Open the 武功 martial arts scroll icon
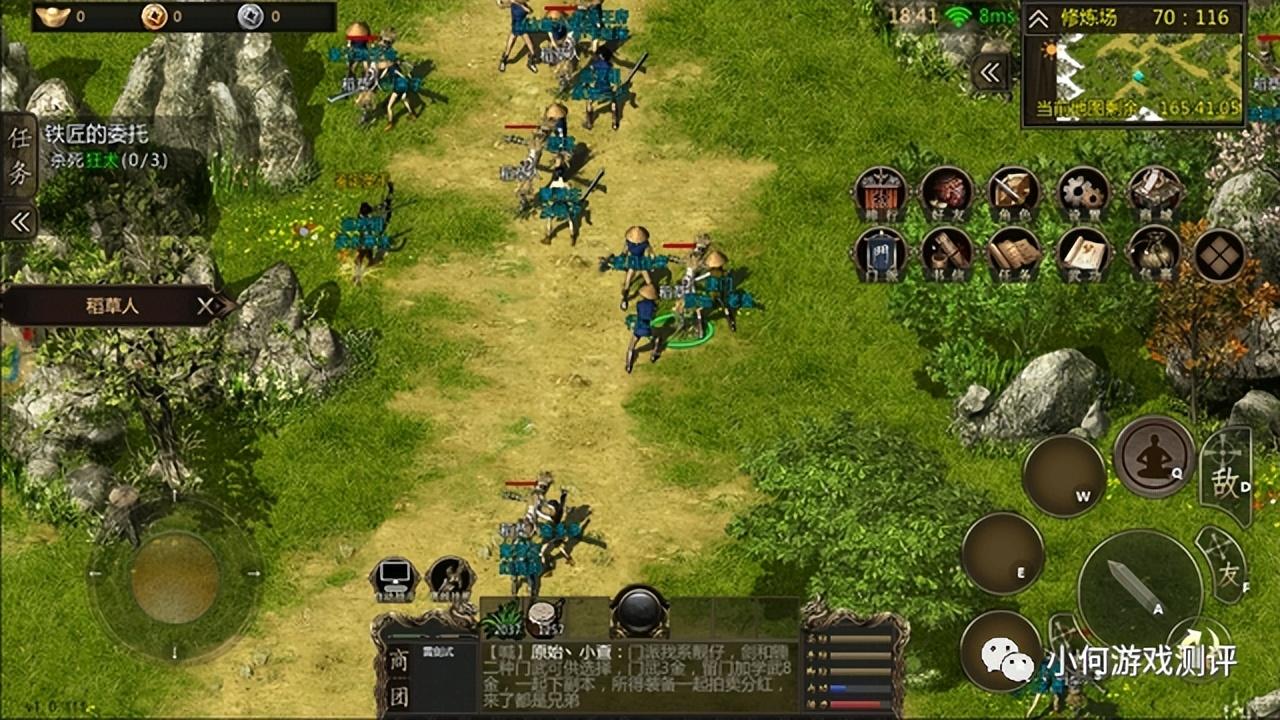 tap(1083, 254)
